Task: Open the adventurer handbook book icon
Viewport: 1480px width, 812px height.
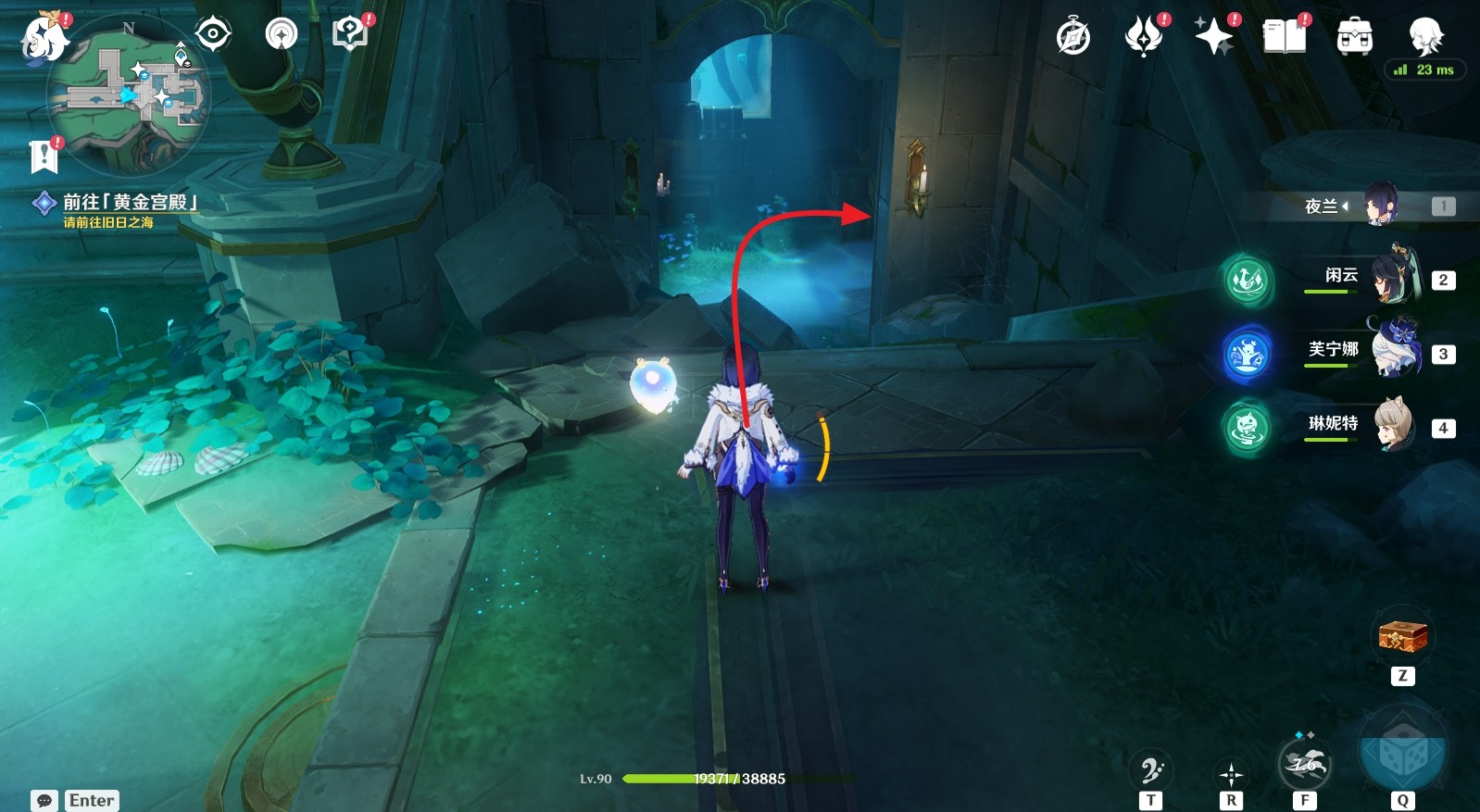Action: (x=1285, y=37)
